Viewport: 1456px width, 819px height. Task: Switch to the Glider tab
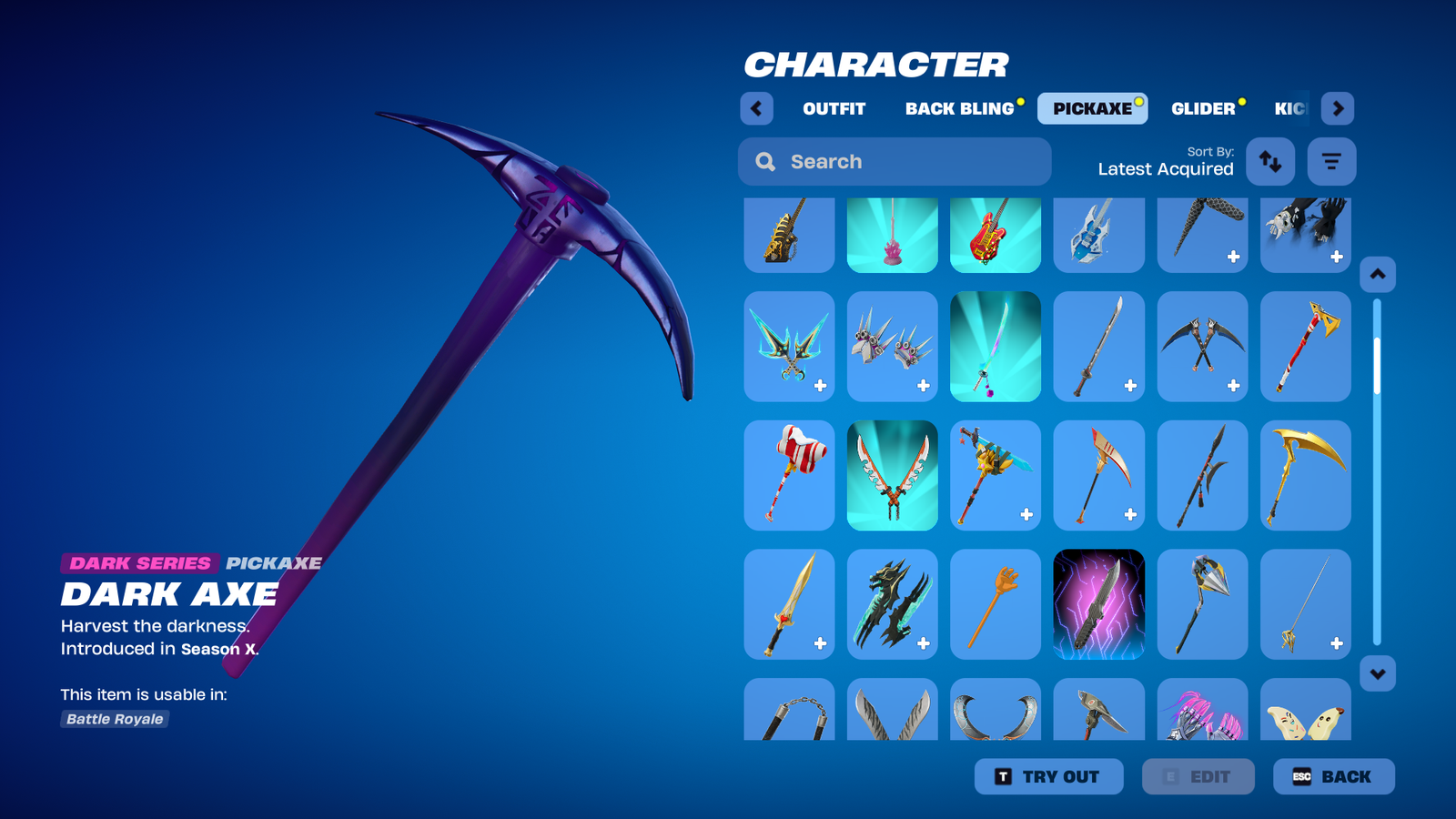(x=1202, y=108)
